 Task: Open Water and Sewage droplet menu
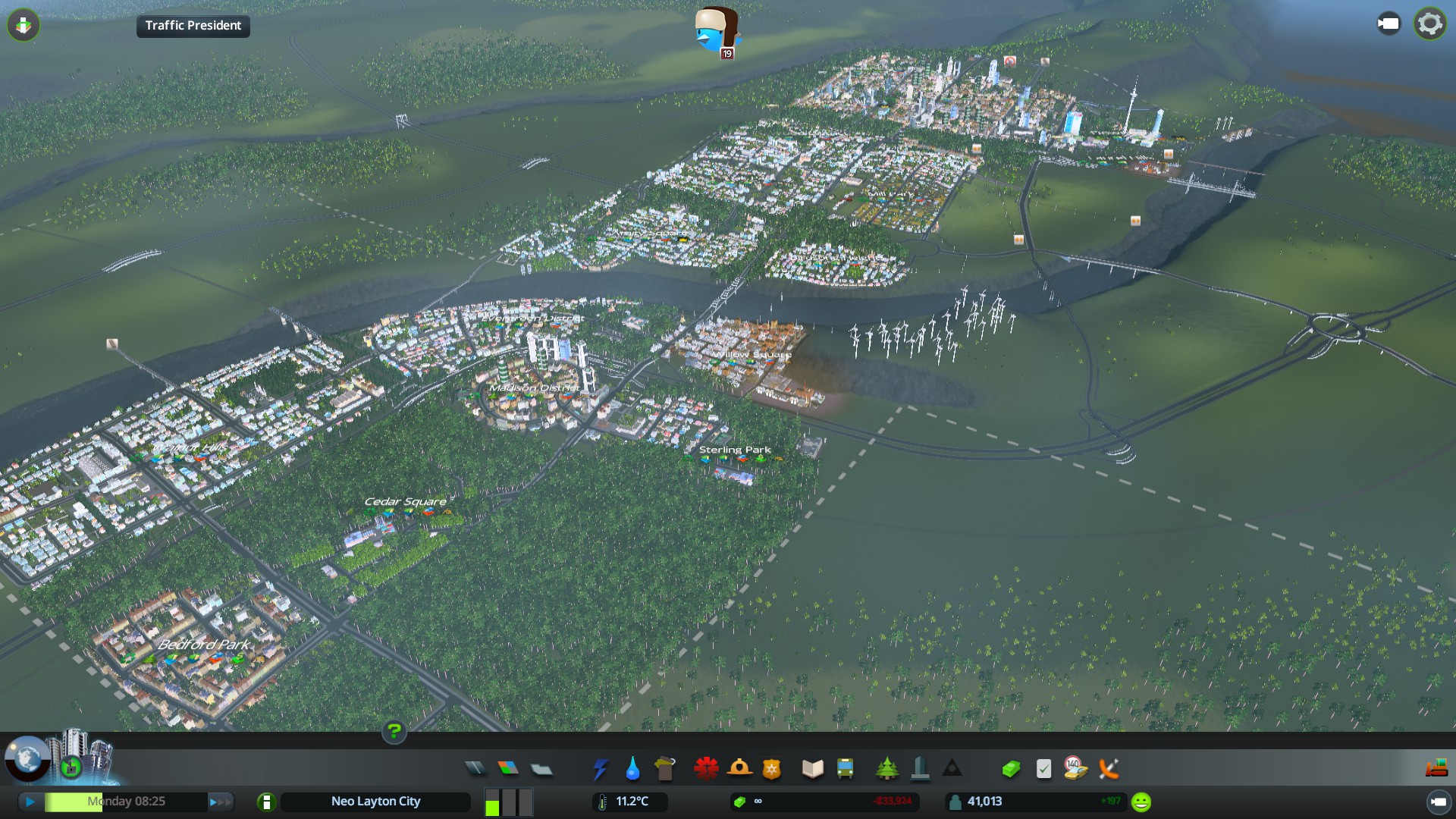(x=632, y=770)
